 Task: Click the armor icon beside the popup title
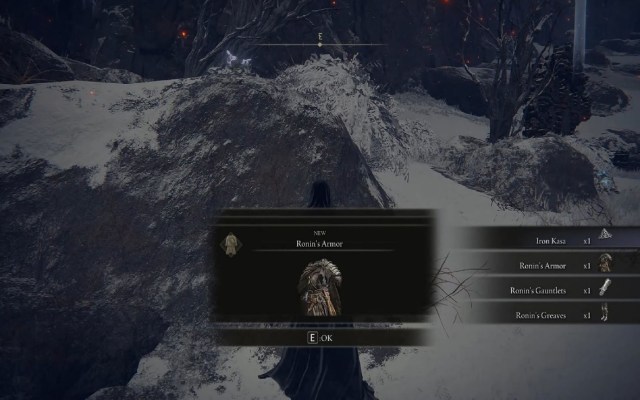[231, 245]
